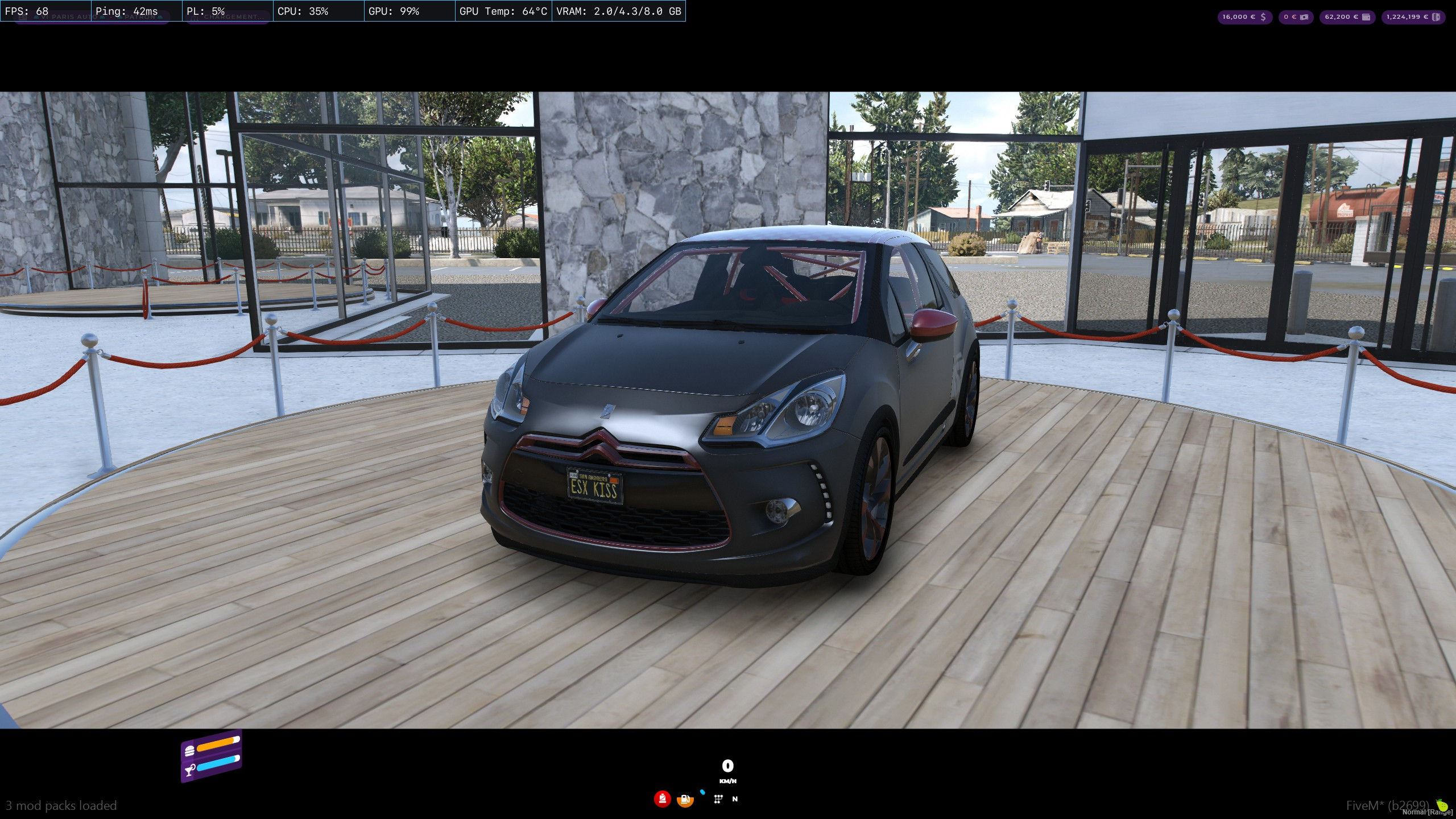Click the dollar sign on the cash balance

coord(1263,17)
